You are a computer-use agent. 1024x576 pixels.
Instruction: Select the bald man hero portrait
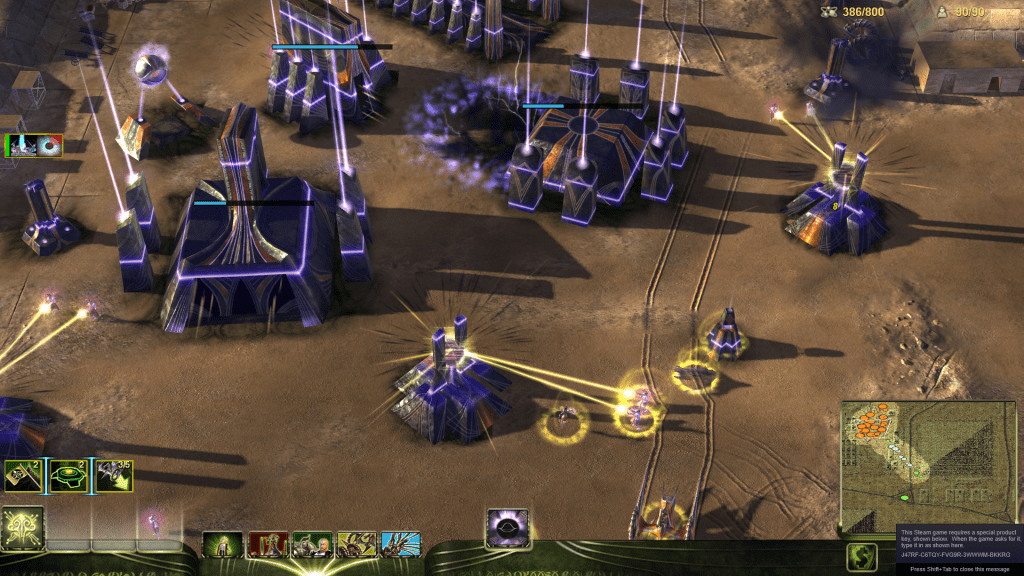pyautogui.click(x=312, y=545)
